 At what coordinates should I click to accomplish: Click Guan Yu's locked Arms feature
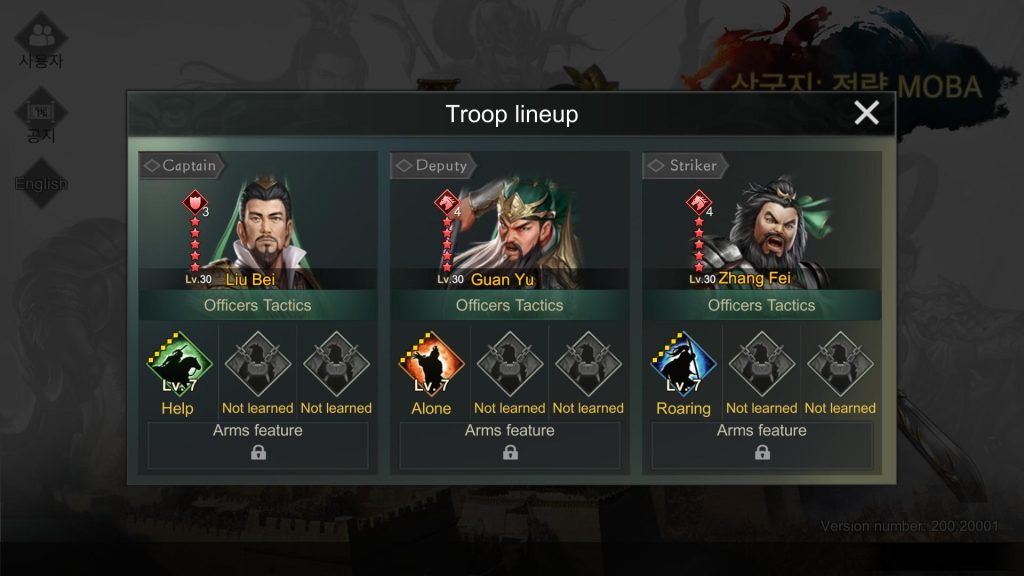(510, 445)
